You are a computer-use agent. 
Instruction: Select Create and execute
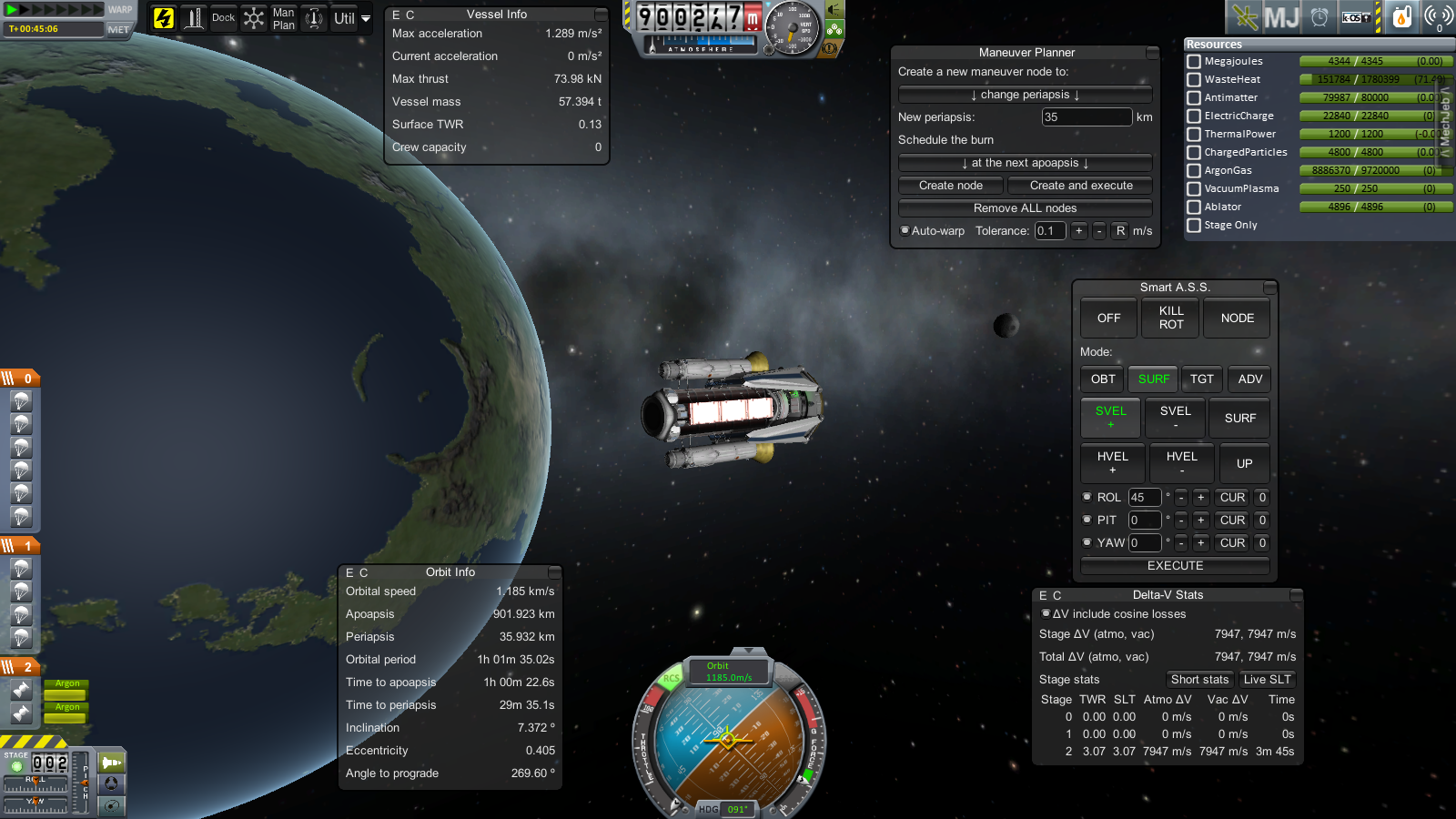pyautogui.click(x=1080, y=186)
